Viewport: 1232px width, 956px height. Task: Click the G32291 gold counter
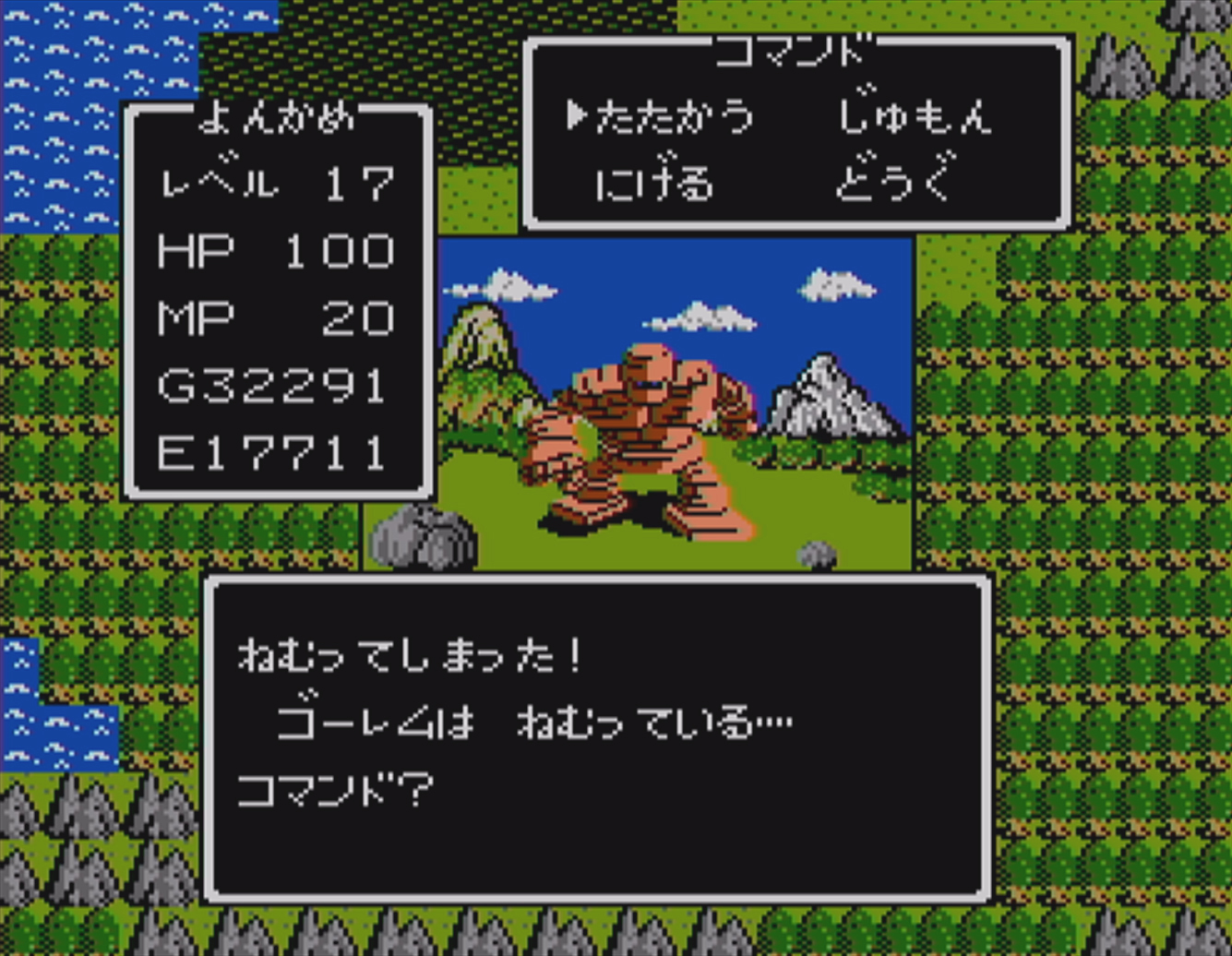pos(268,386)
